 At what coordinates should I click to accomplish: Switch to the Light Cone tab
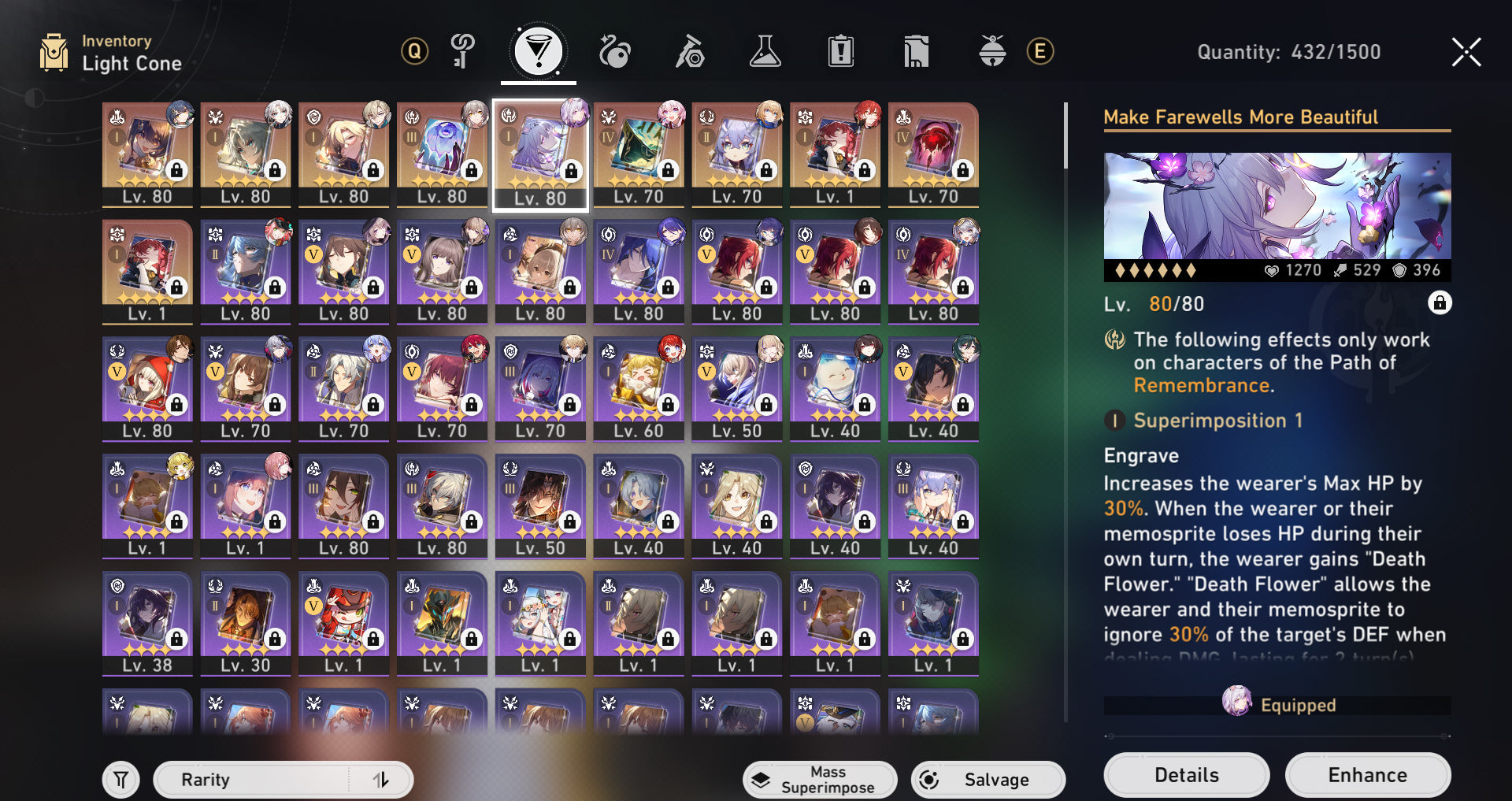pos(539,52)
